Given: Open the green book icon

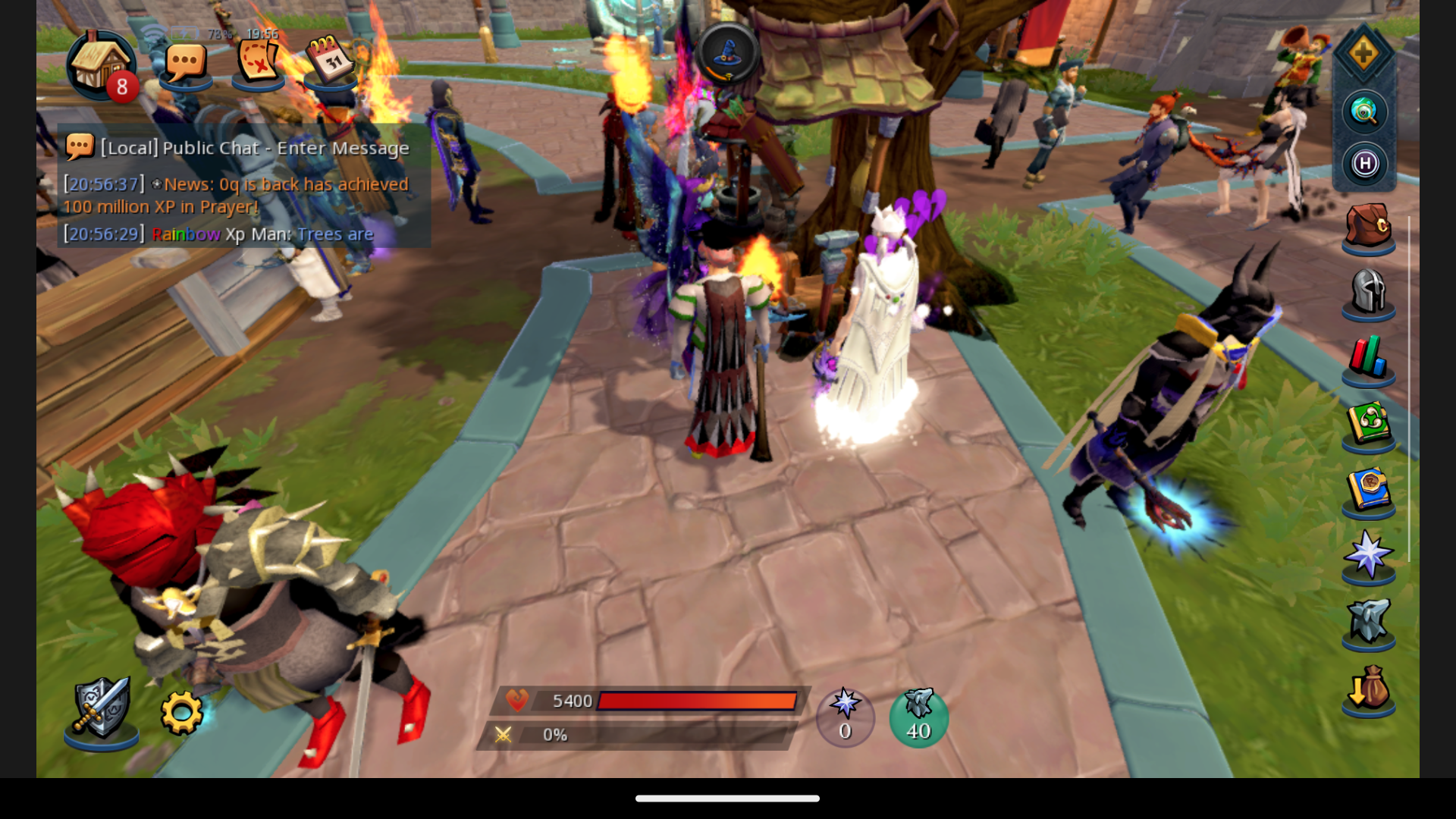Looking at the screenshot, I should 1368,424.
